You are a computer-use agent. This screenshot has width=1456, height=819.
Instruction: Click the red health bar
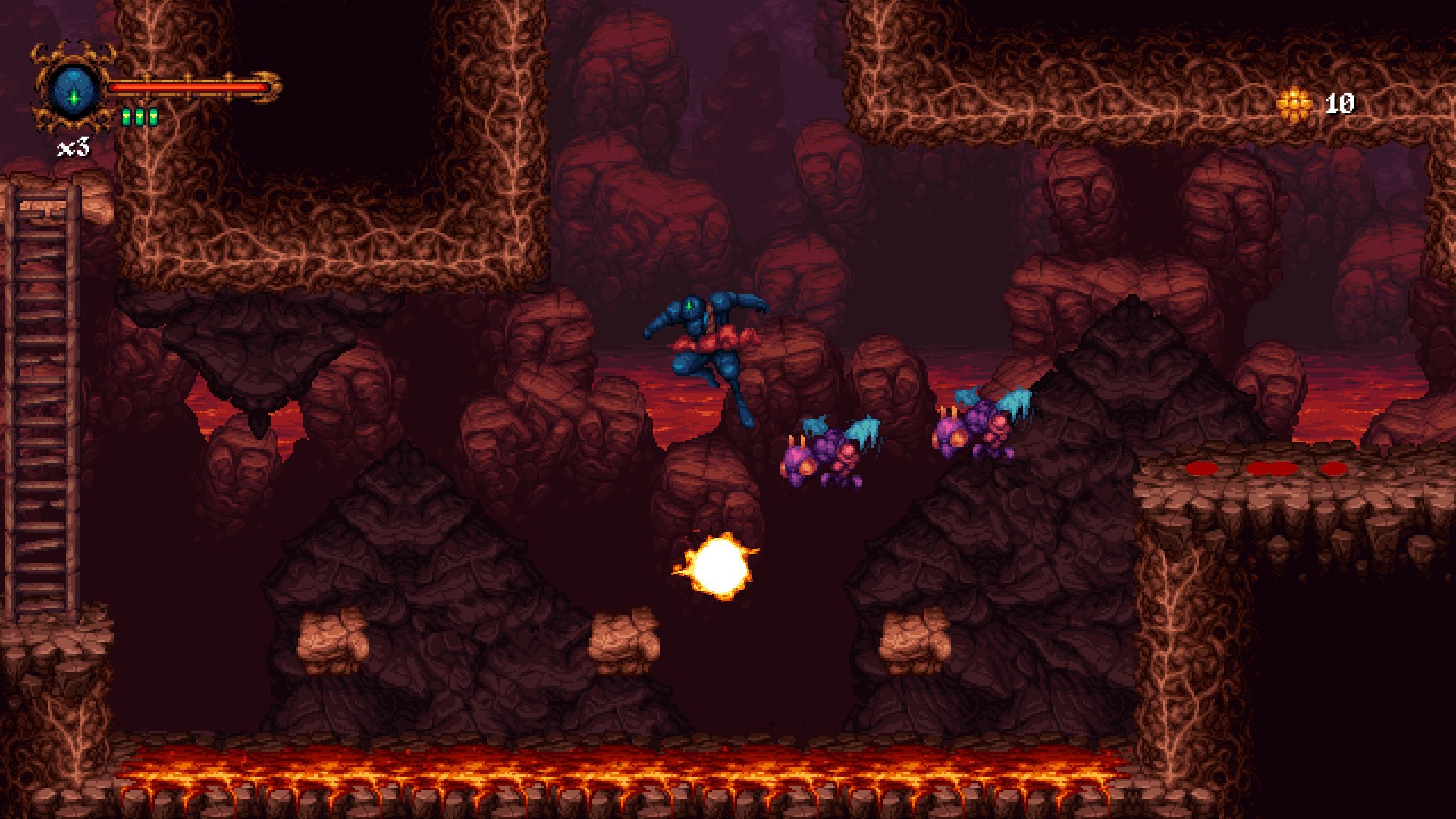190,89
